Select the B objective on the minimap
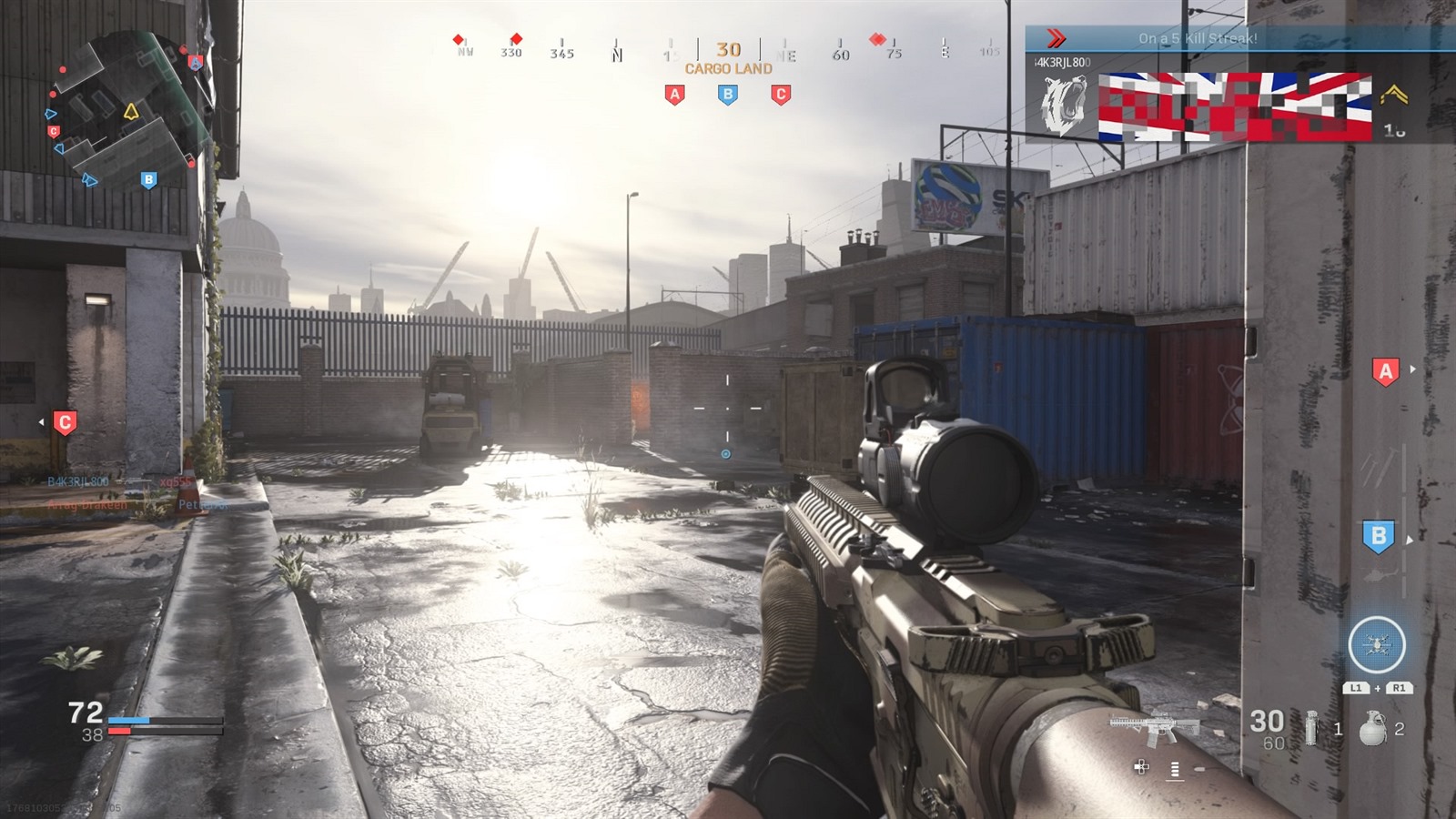Viewport: 1456px width, 819px height. 148,179
